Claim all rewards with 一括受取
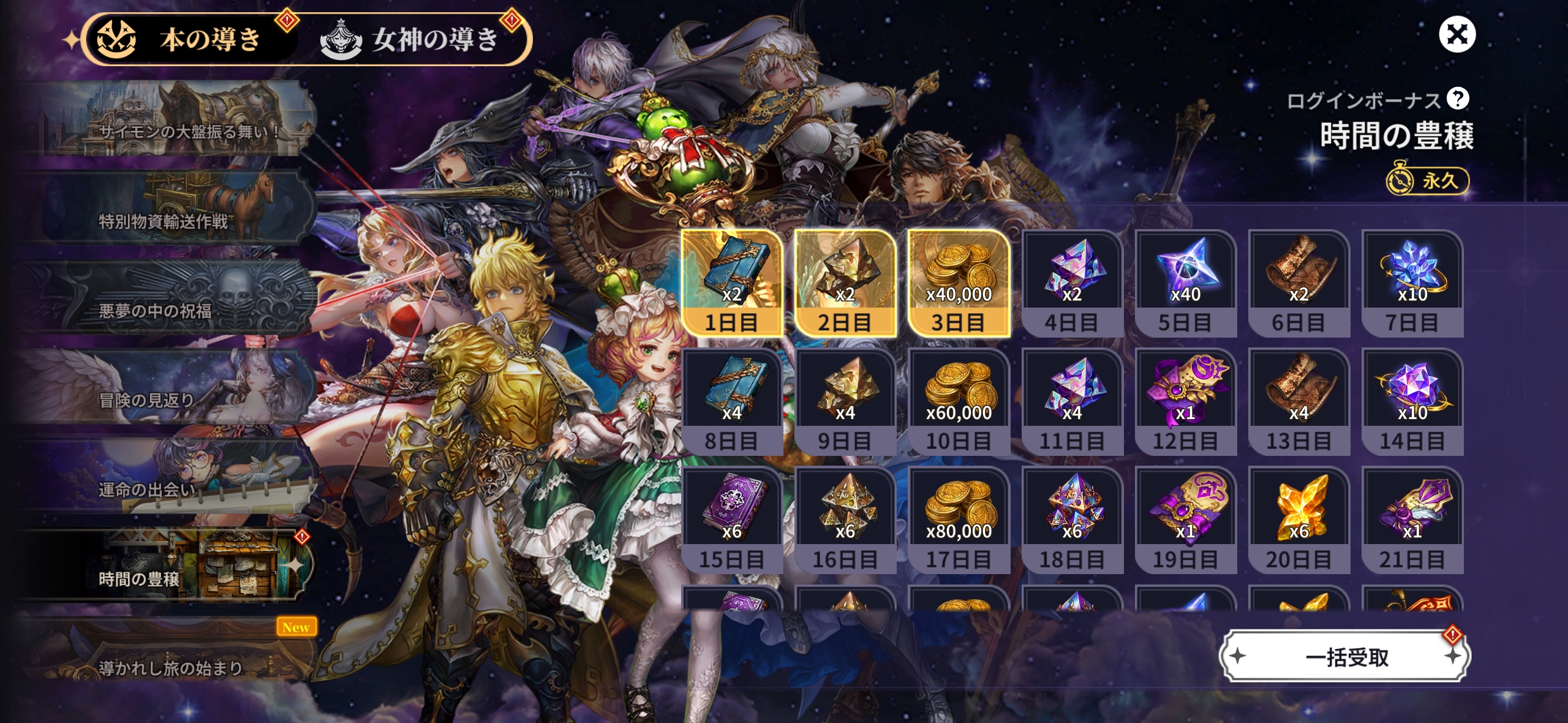The width and height of the screenshot is (1568, 723). (x=1345, y=657)
